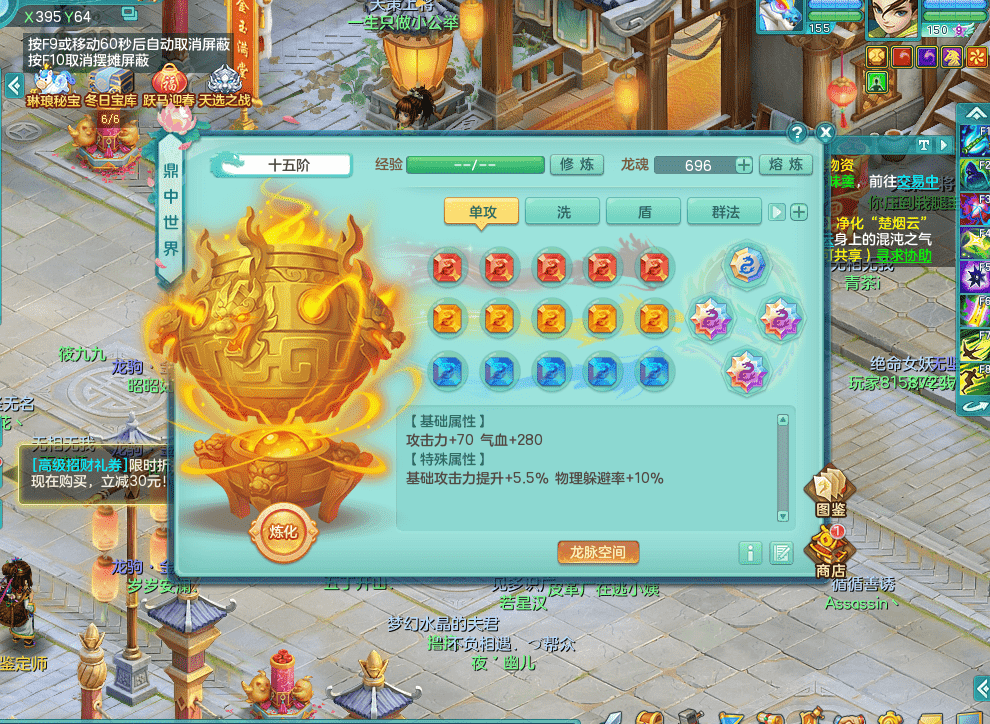Open the 商店 shop
Image resolution: width=990 pixels, height=724 pixels.
tap(830, 551)
